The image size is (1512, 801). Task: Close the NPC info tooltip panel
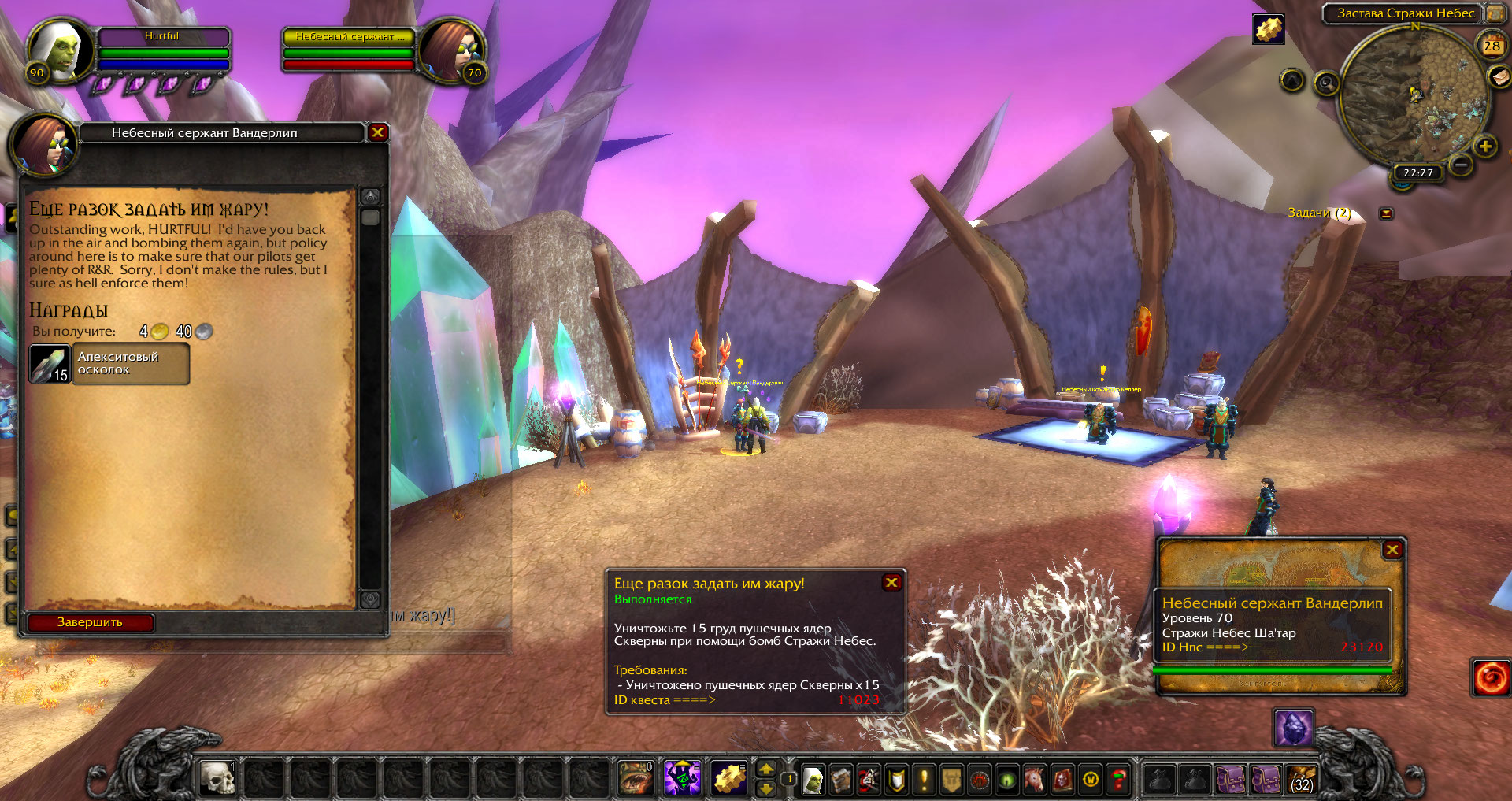(1392, 550)
